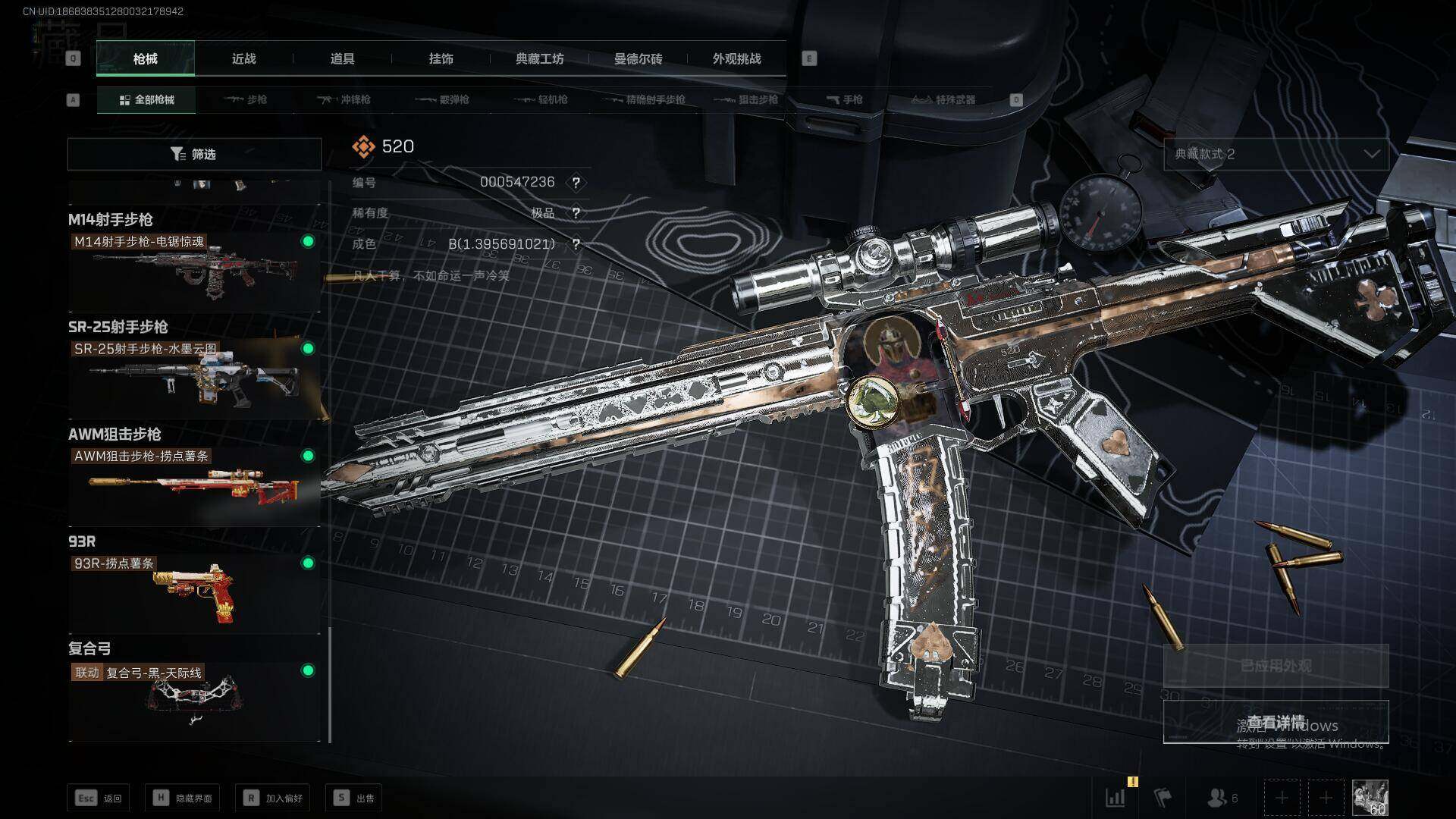The height and width of the screenshot is (819, 1456).
Task: Click the 出售 sell button
Action: click(x=354, y=798)
